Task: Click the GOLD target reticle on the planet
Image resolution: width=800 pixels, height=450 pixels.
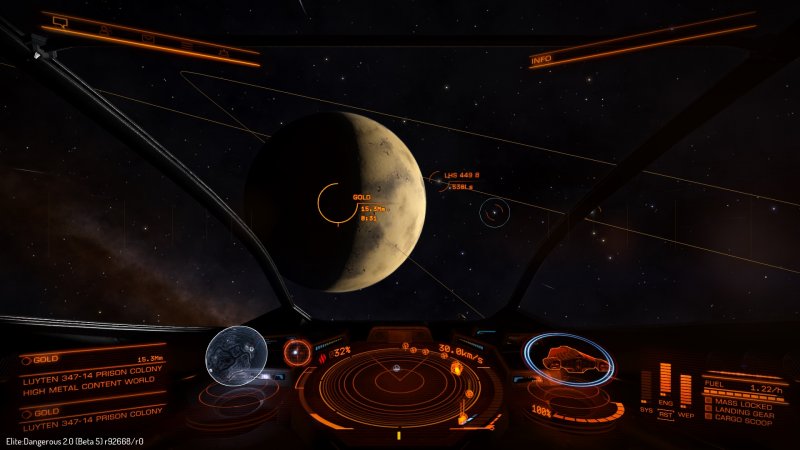Action: pos(338,203)
